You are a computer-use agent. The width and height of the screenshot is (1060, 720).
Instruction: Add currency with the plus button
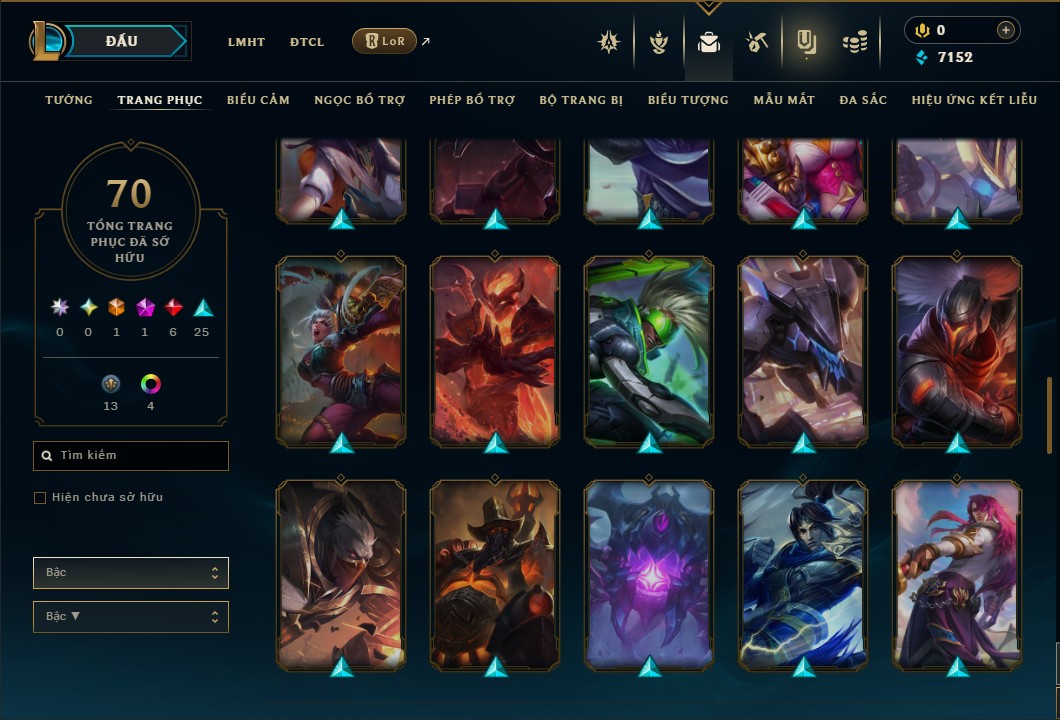coord(1006,30)
